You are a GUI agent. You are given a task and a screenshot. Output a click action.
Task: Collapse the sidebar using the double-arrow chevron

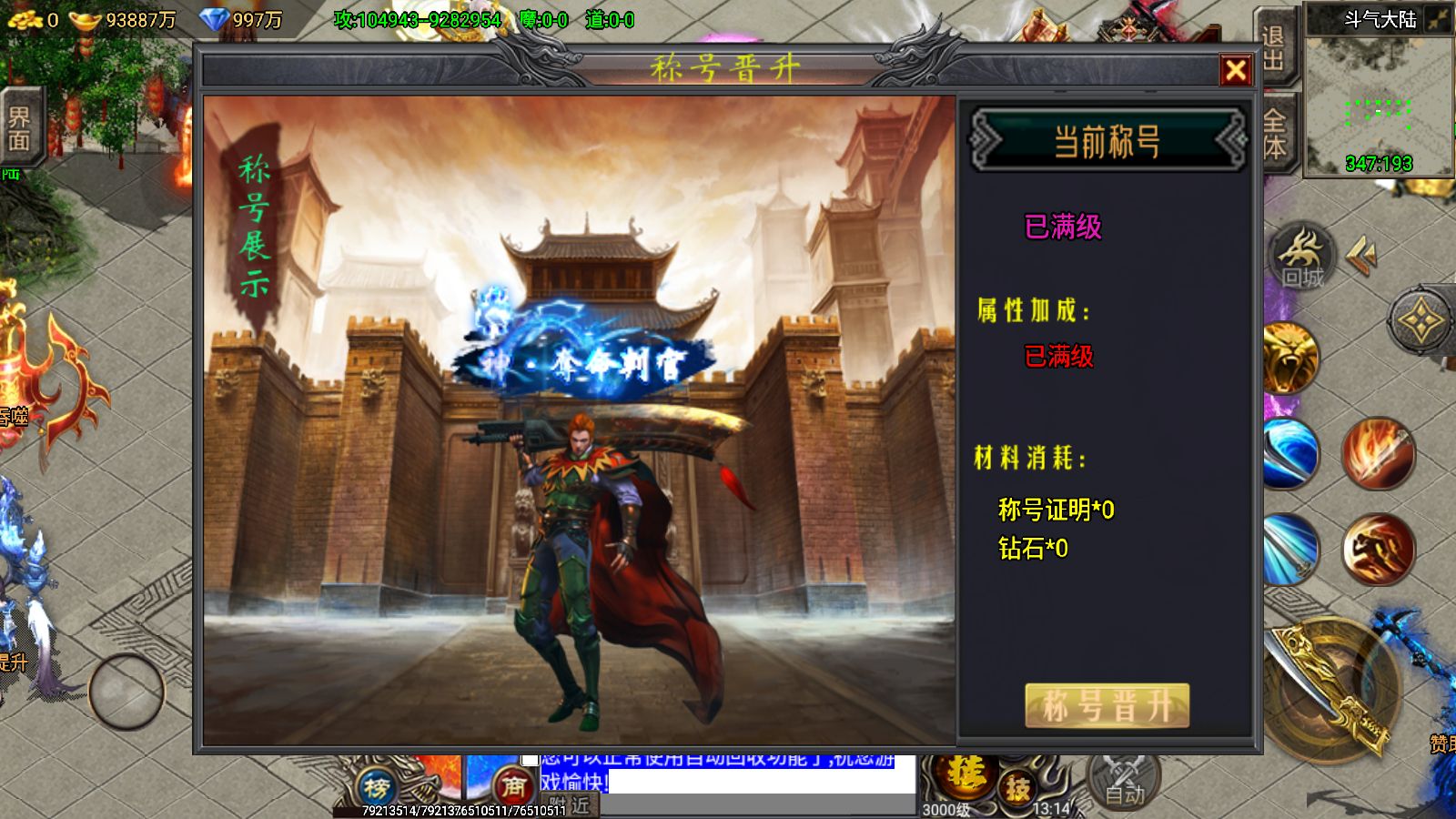(1362, 255)
